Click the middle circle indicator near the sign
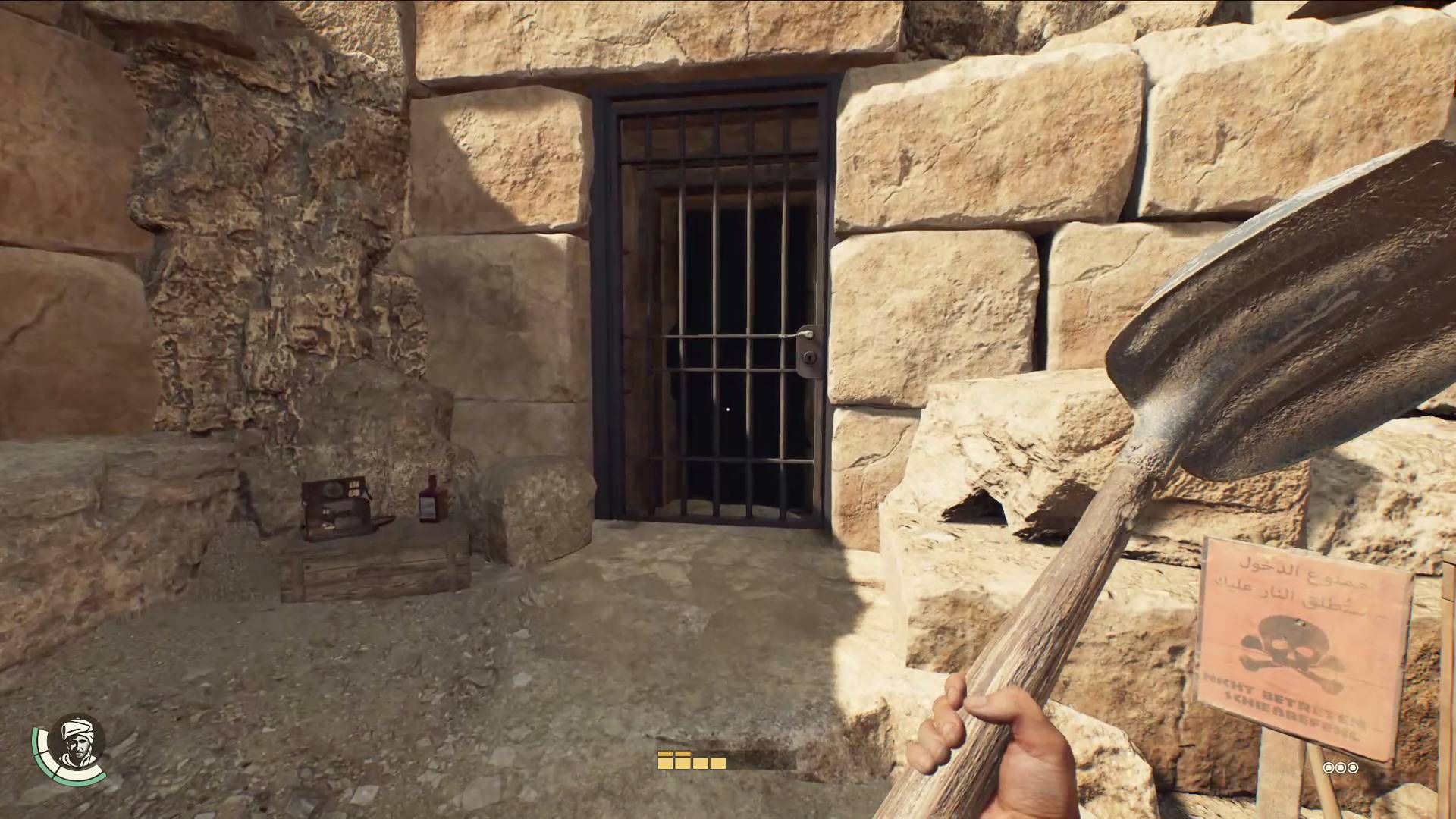1456x819 pixels. 1339,768
